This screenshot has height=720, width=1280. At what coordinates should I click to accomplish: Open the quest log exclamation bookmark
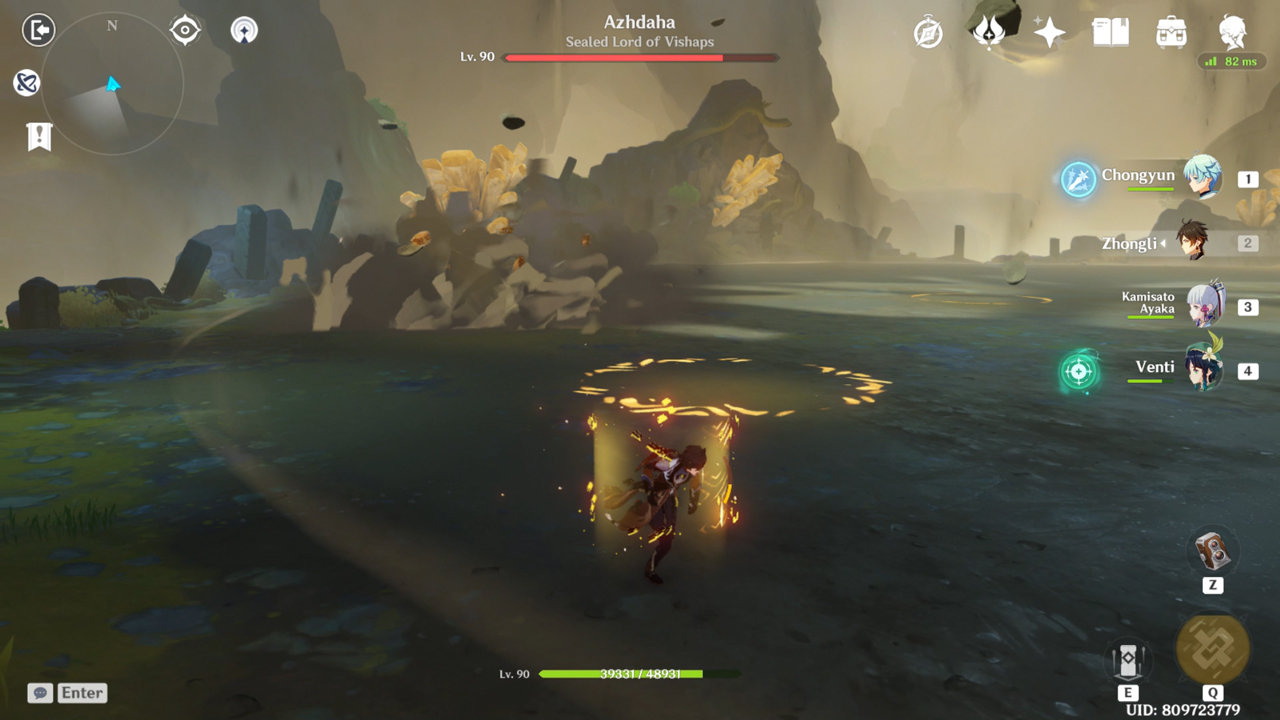click(39, 136)
